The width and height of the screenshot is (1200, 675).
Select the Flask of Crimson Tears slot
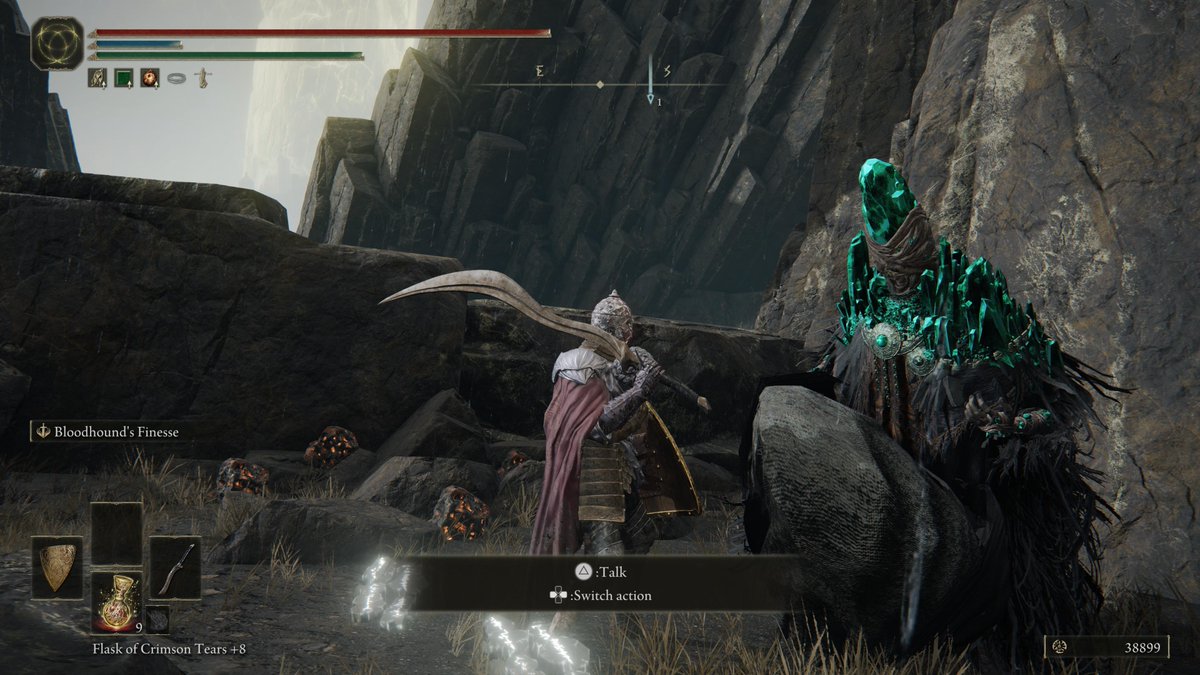(x=116, y=600)
